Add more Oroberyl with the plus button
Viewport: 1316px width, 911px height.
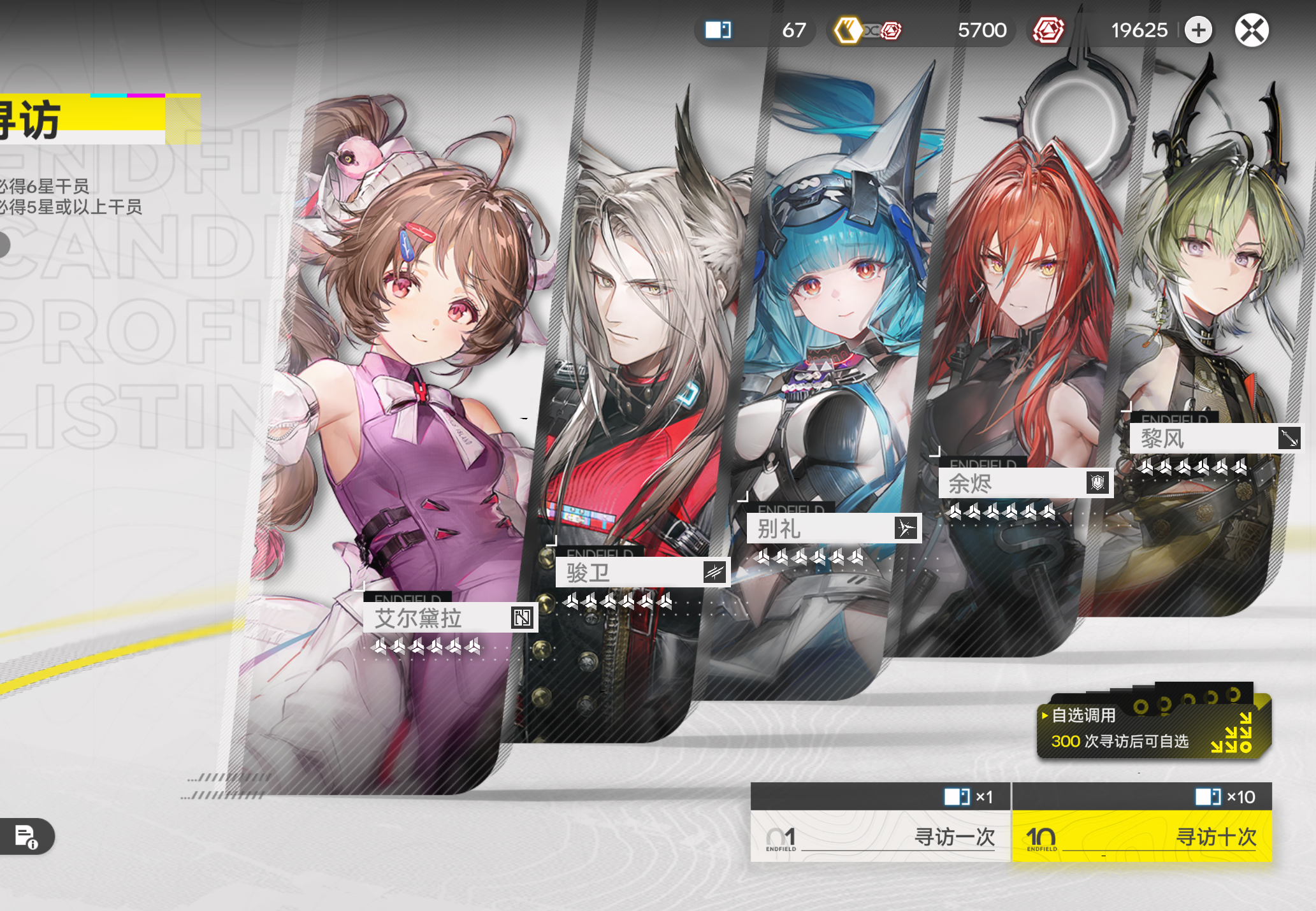tap(1199, 31)
